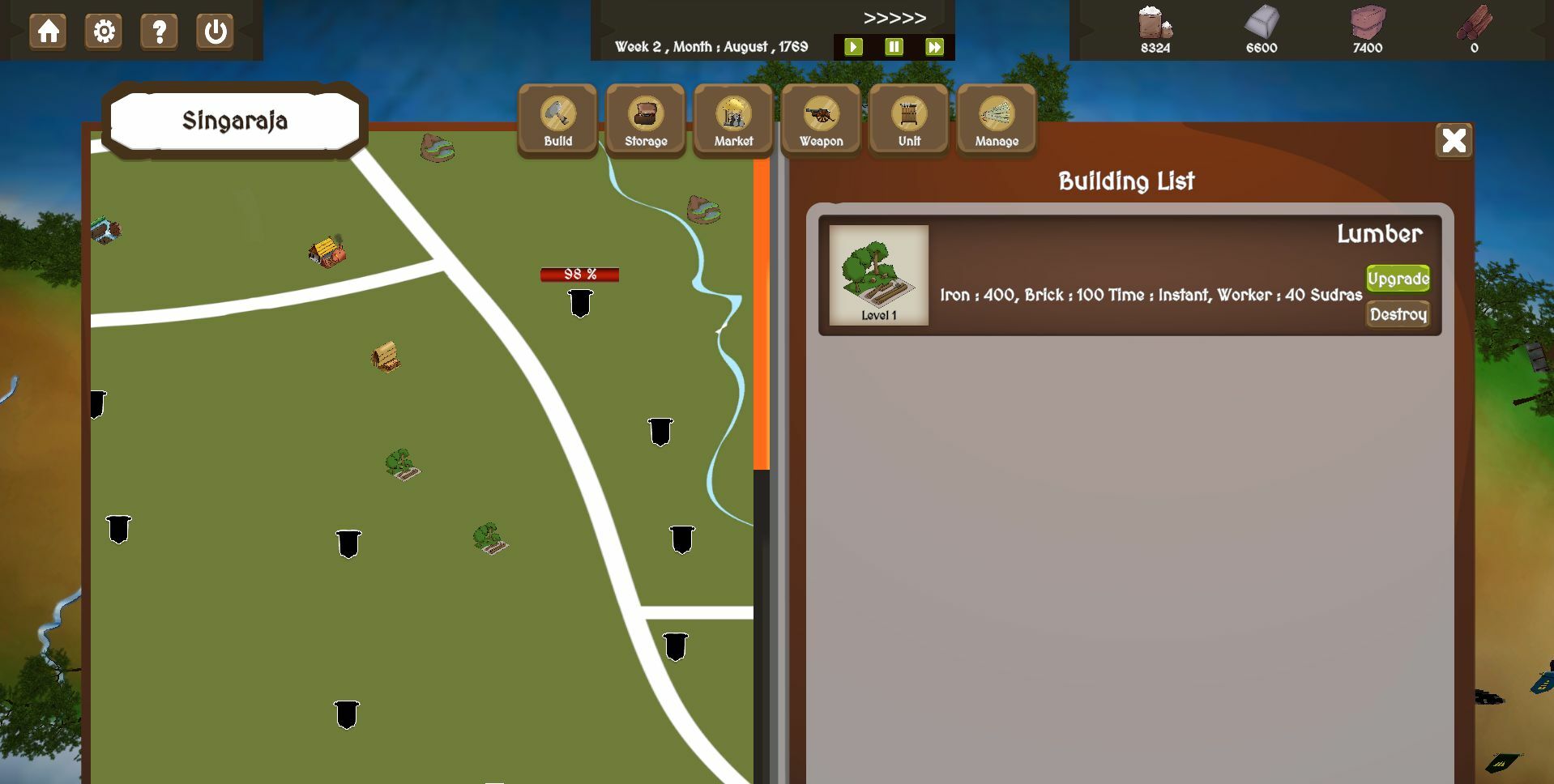Click the wheat resource icon showing 8324
The image size is (1554, 784).
click(x=1154, y=28)
